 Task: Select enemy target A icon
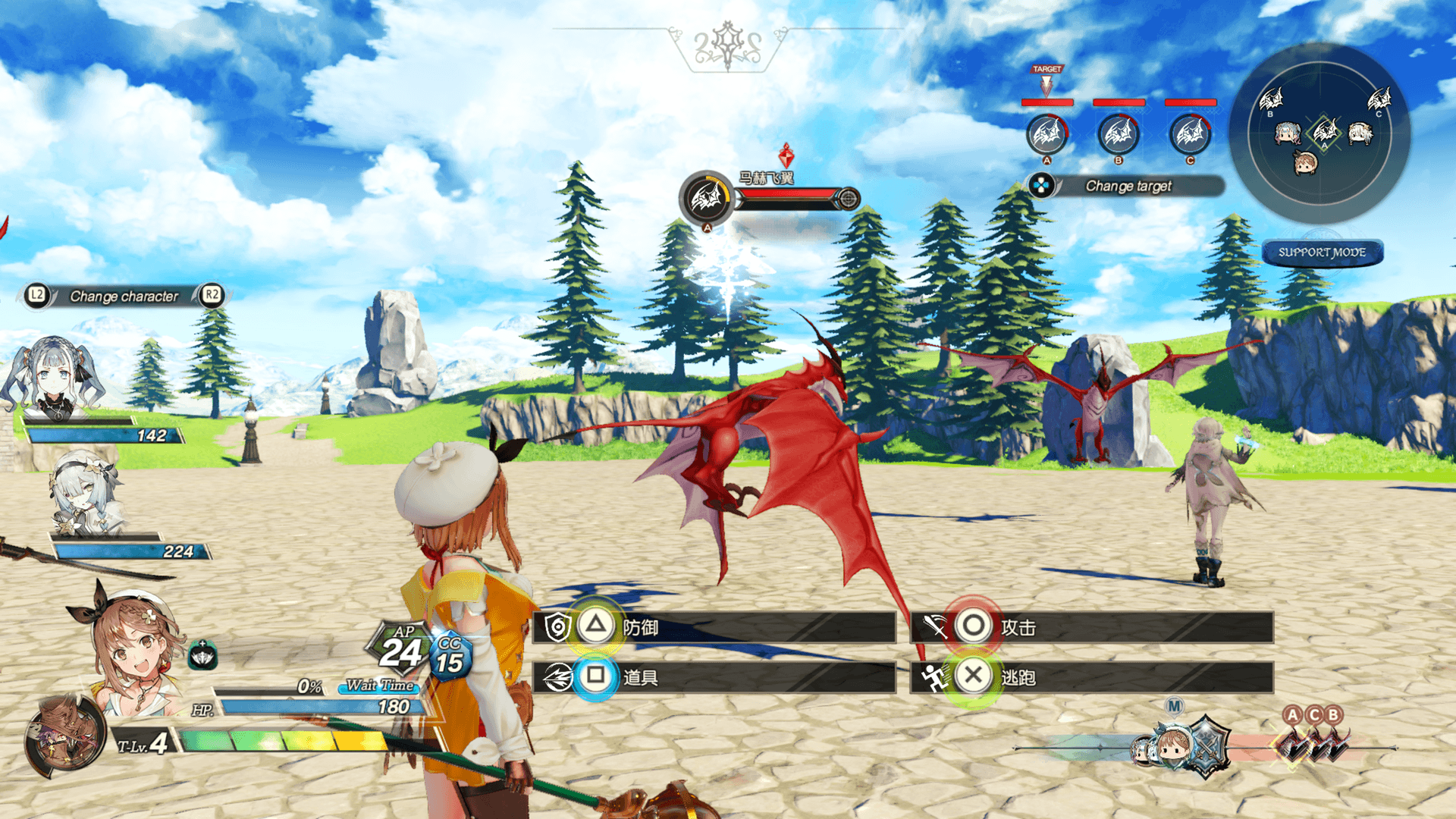1046,135
